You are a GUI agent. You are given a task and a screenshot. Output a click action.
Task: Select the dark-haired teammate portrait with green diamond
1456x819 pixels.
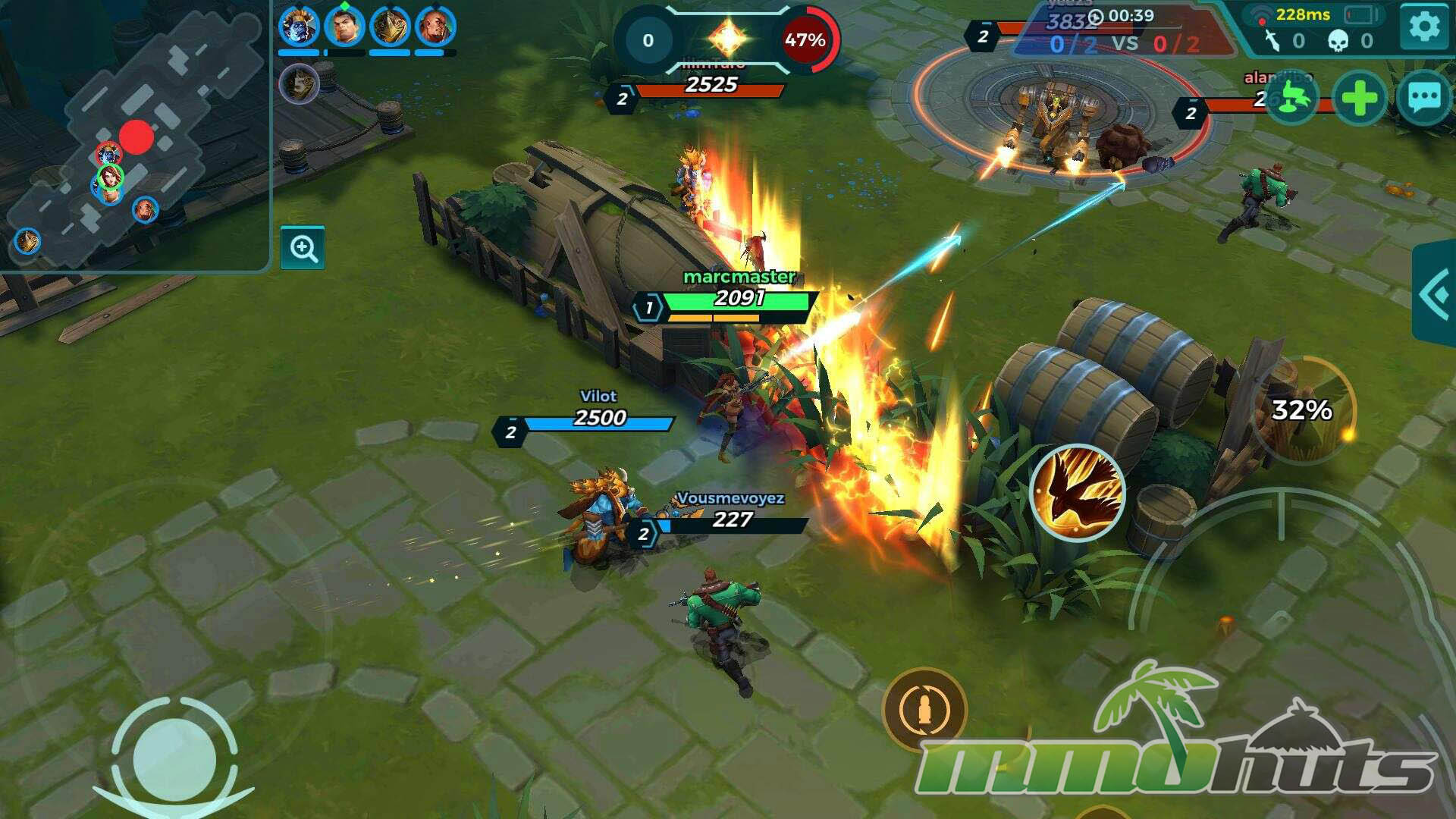(344, 26)
